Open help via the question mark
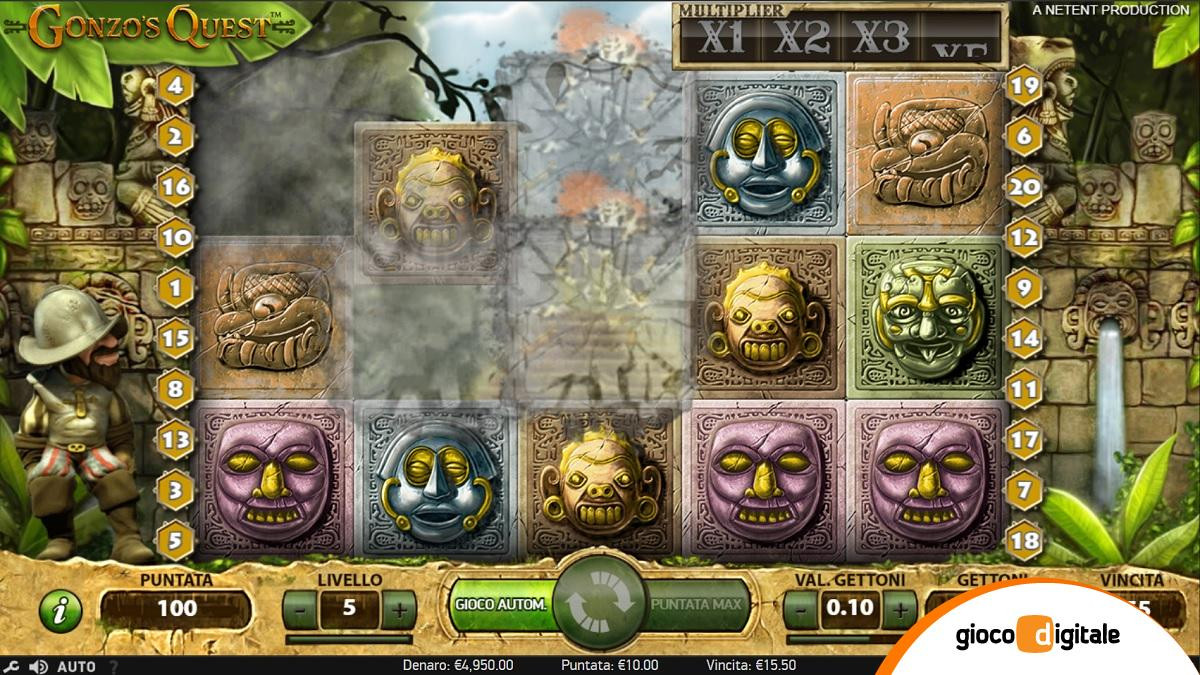 tap(113, 666)
